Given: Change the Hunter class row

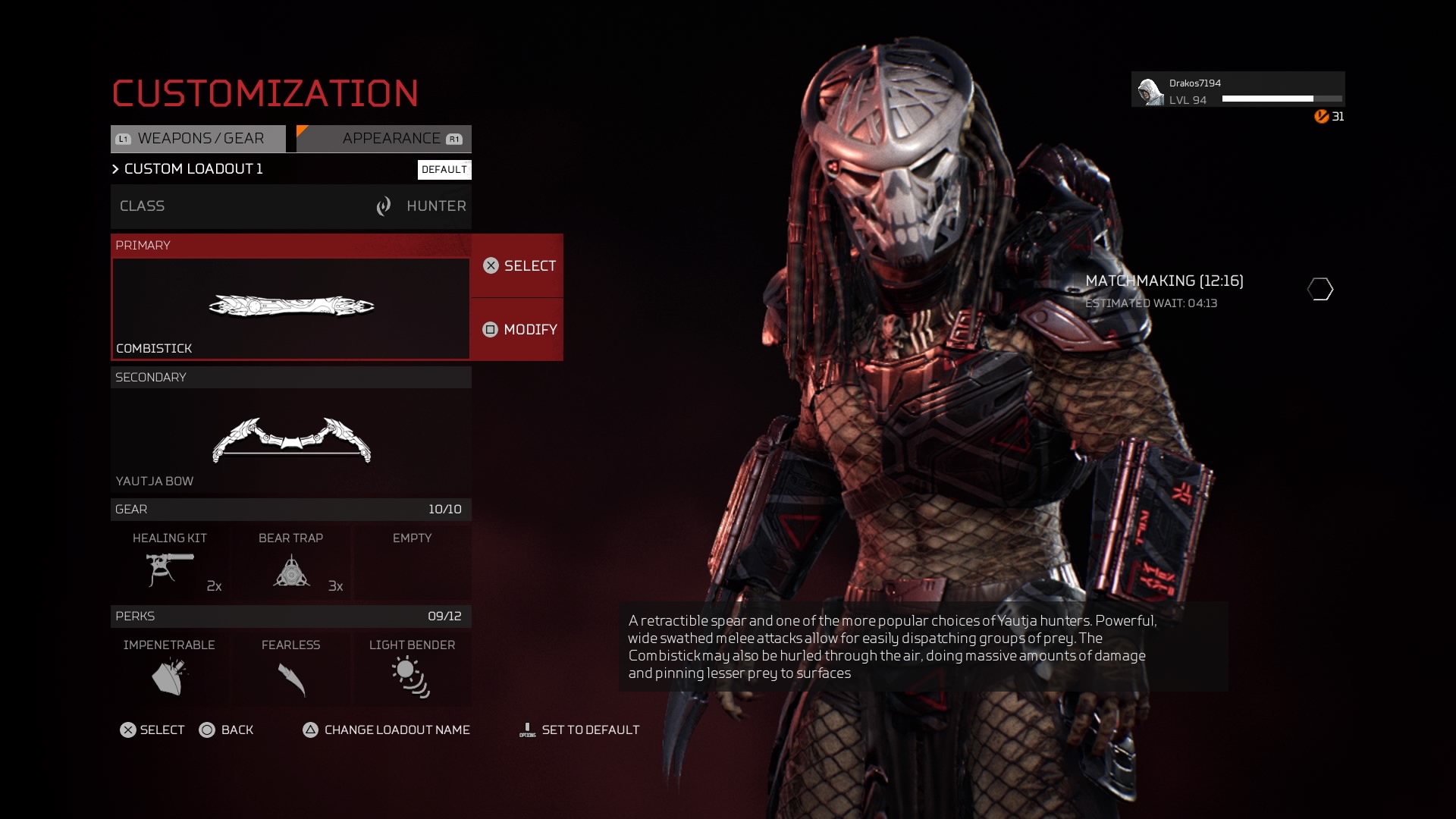Looking at the screenshot, I should coord(290,206).
